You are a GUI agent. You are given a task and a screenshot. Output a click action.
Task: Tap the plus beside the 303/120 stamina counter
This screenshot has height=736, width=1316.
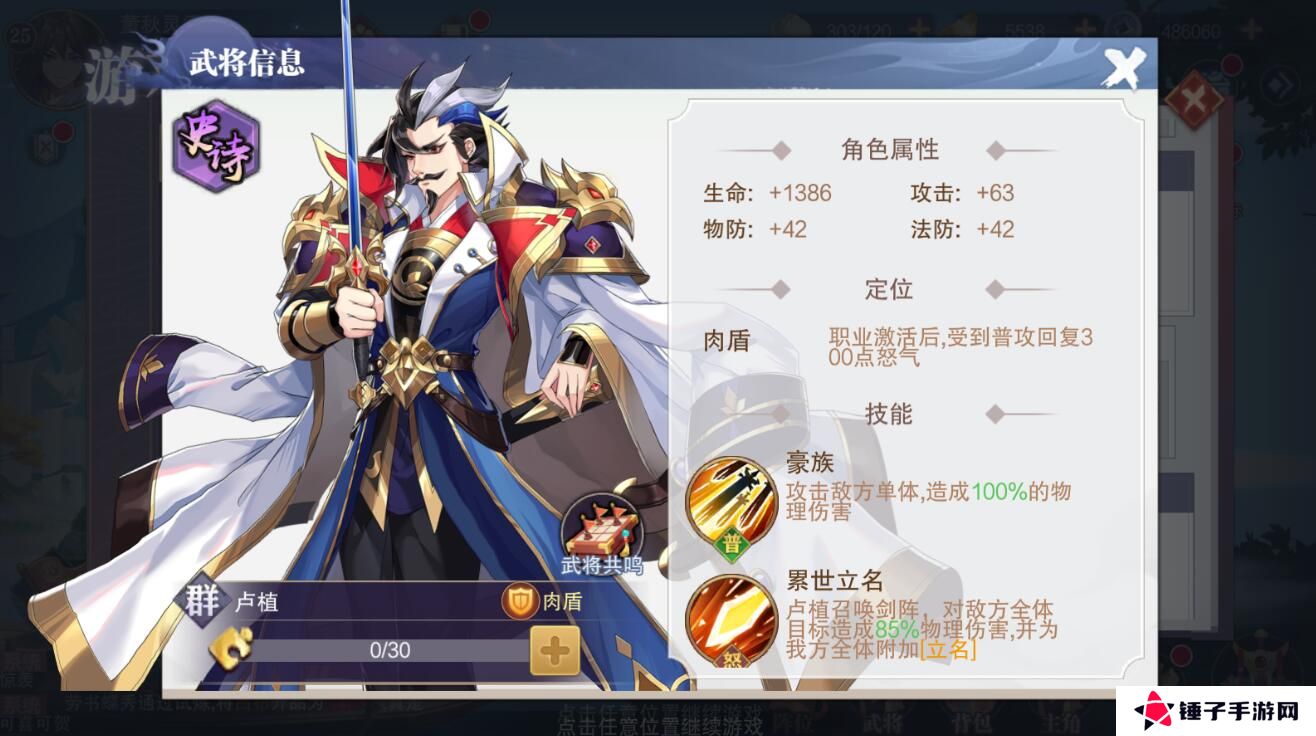(x=919, y=26)
